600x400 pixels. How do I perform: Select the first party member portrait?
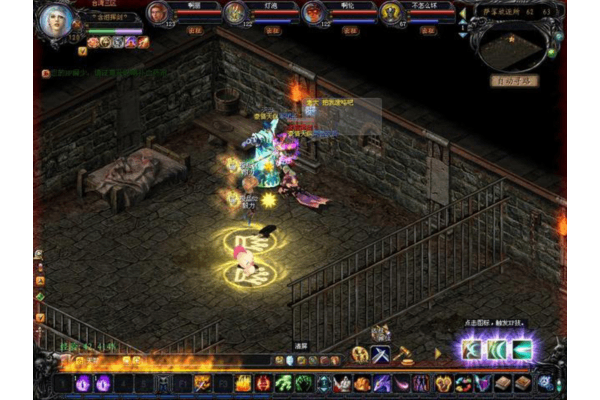157,12
